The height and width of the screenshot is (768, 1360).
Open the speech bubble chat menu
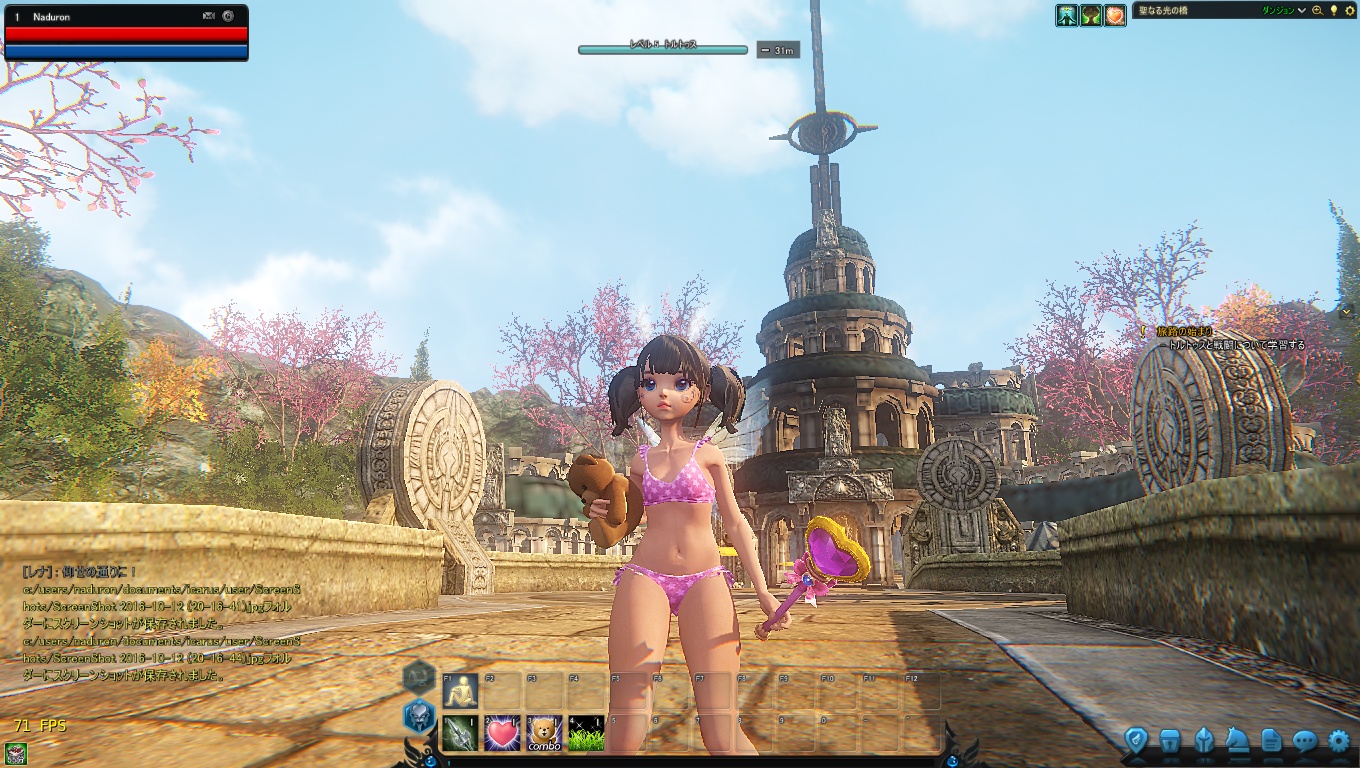coord(1305,740)
